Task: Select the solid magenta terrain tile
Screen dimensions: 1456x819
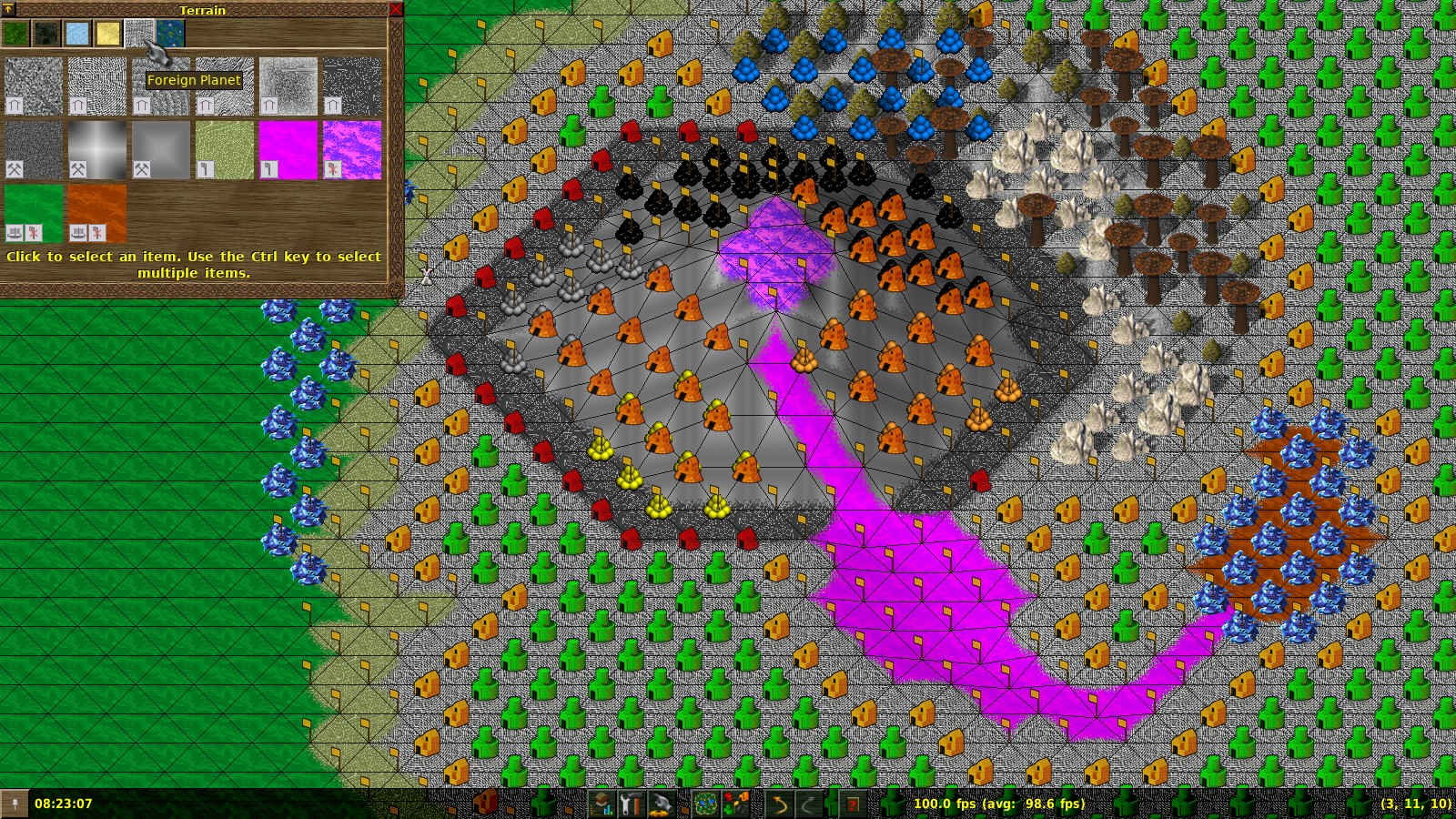Action: (x=288, y=150)
